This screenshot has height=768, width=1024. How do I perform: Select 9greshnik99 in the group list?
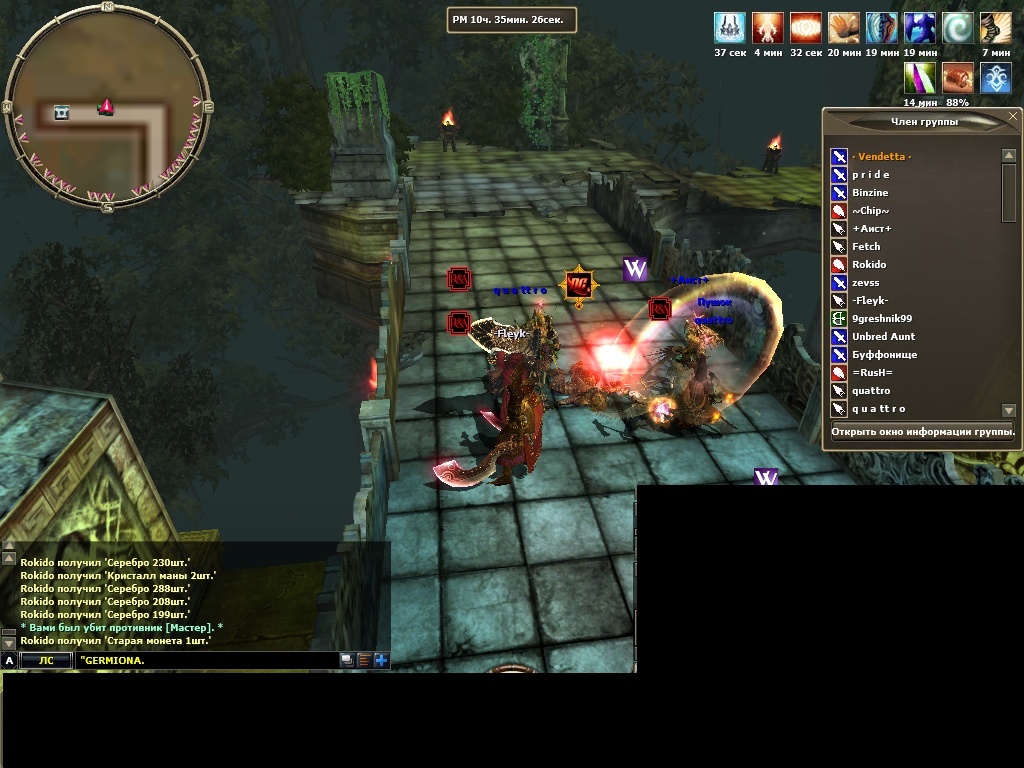point(882,318)
